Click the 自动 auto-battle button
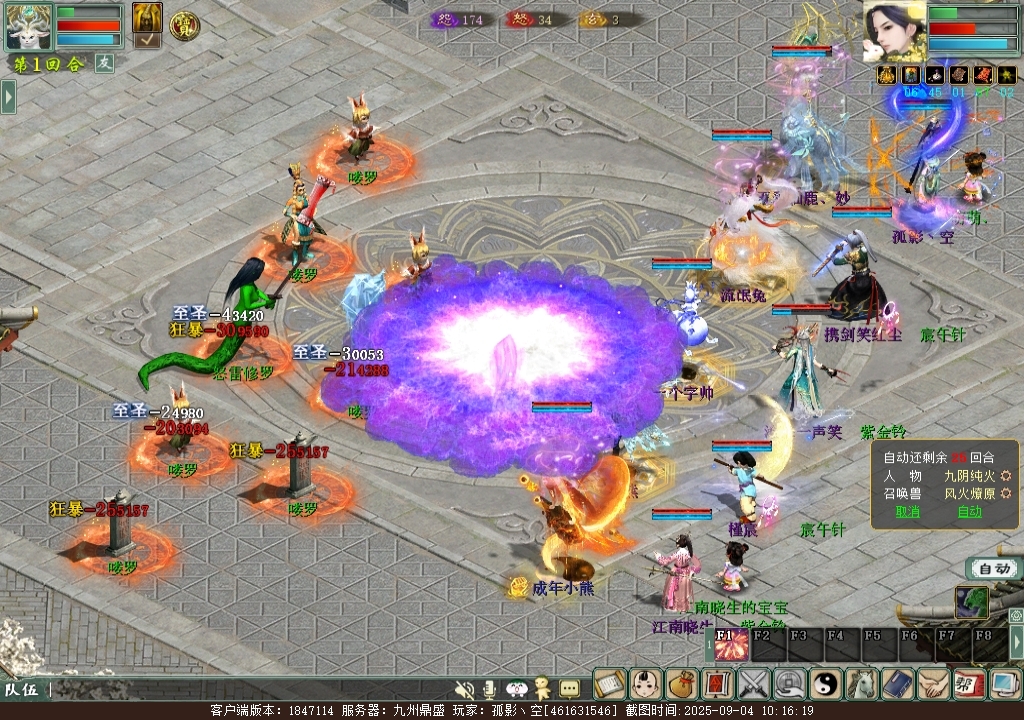The image size is (1024, 720). click(994, 568)
